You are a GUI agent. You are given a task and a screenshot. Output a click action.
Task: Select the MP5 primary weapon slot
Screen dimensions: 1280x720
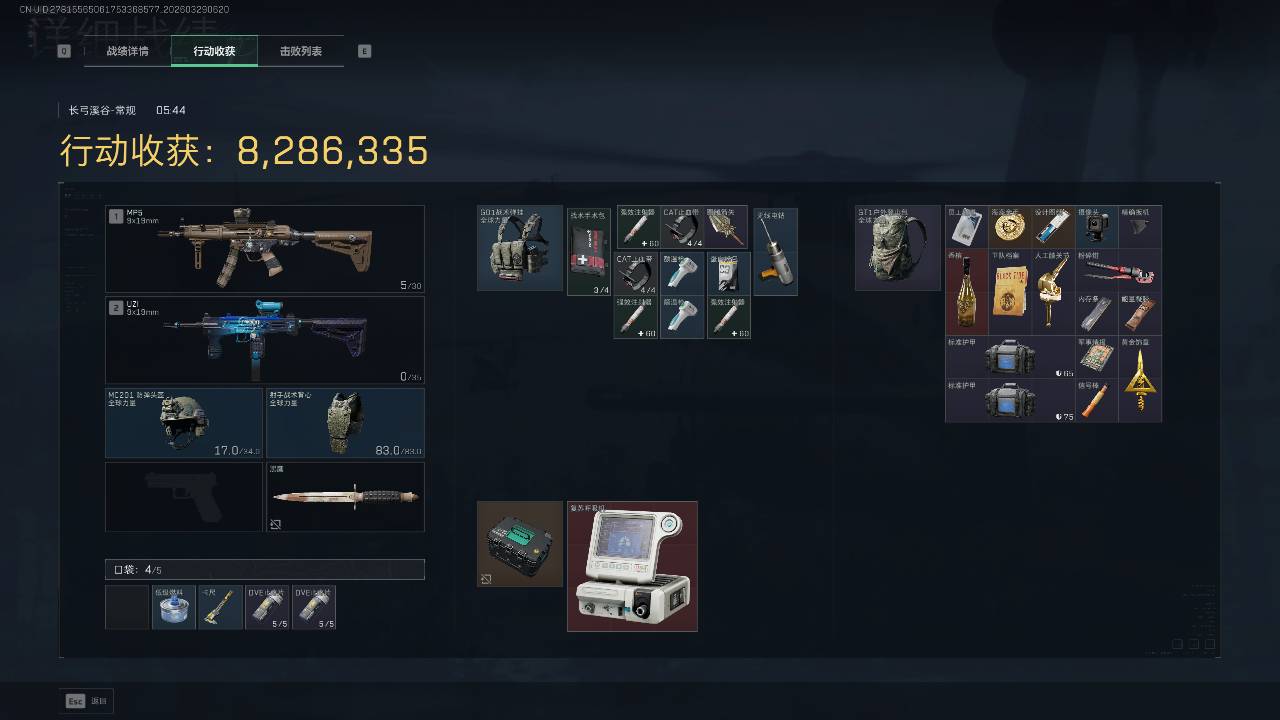(x=265, y=249)
